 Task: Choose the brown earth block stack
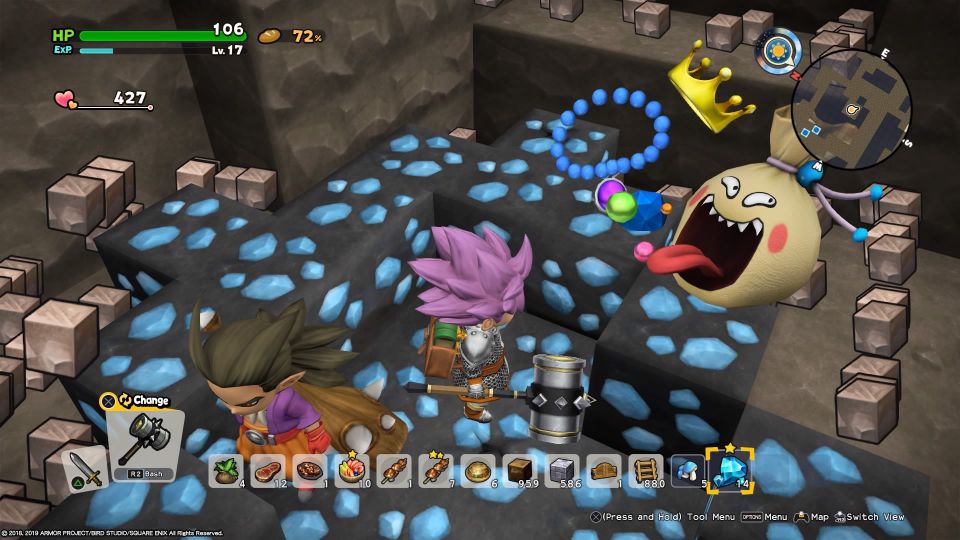click(x=520, y=470)
